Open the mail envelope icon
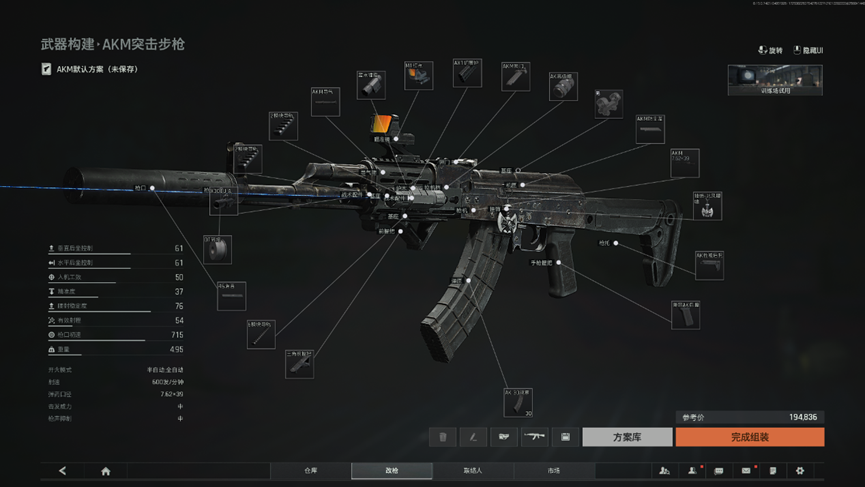The height and width of the screenshot is (487, 865). pos(746,471)
